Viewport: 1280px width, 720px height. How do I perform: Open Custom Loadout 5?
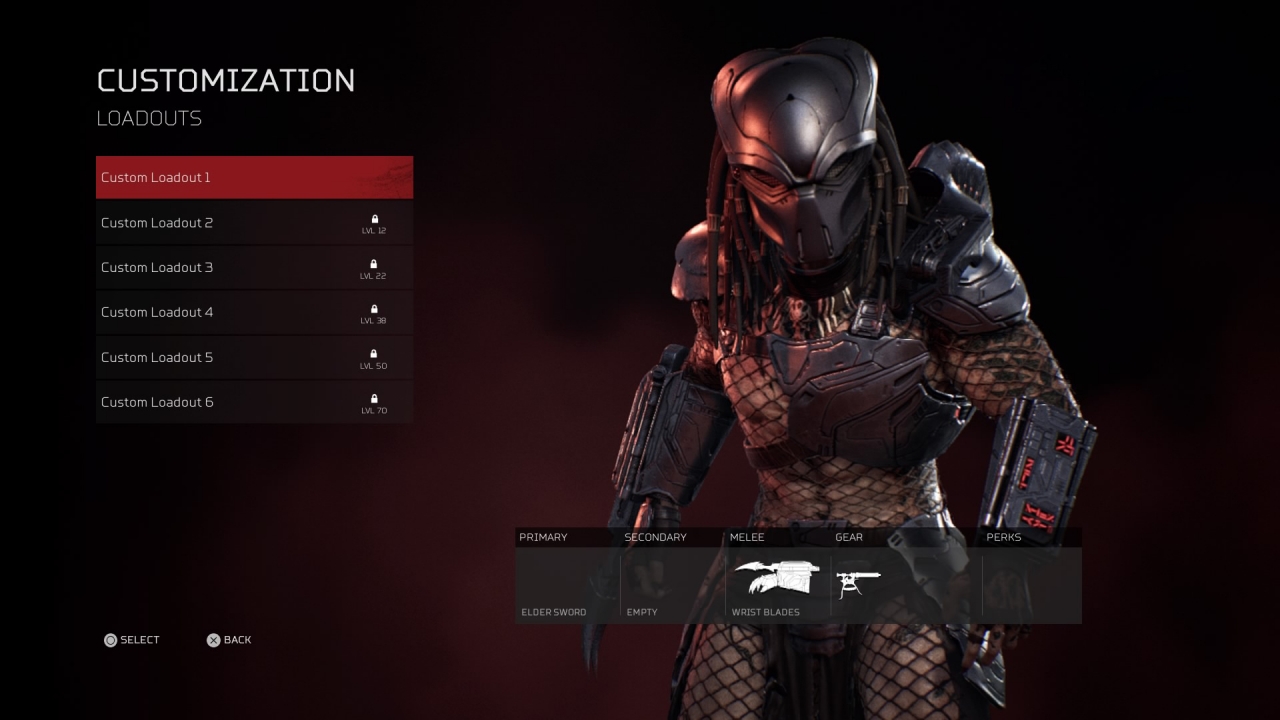pos(254,357)
